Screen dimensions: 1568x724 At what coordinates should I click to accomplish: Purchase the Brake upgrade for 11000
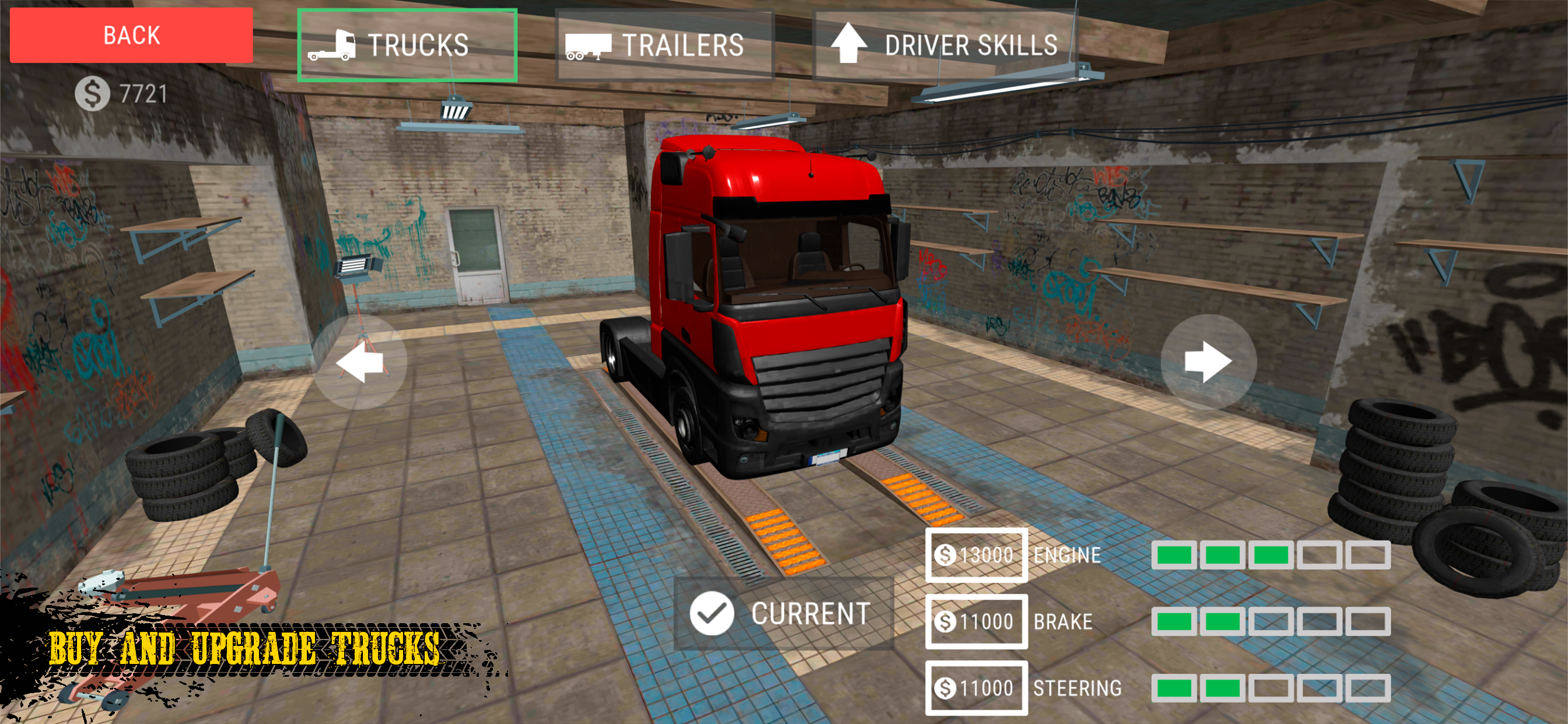point(976,621)
